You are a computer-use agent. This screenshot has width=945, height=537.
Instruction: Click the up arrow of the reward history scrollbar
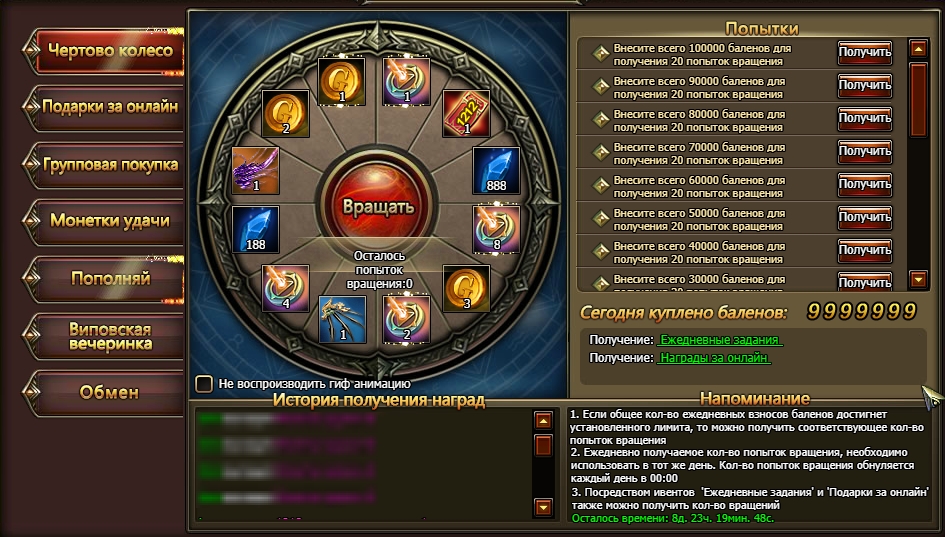pos(543,421)
